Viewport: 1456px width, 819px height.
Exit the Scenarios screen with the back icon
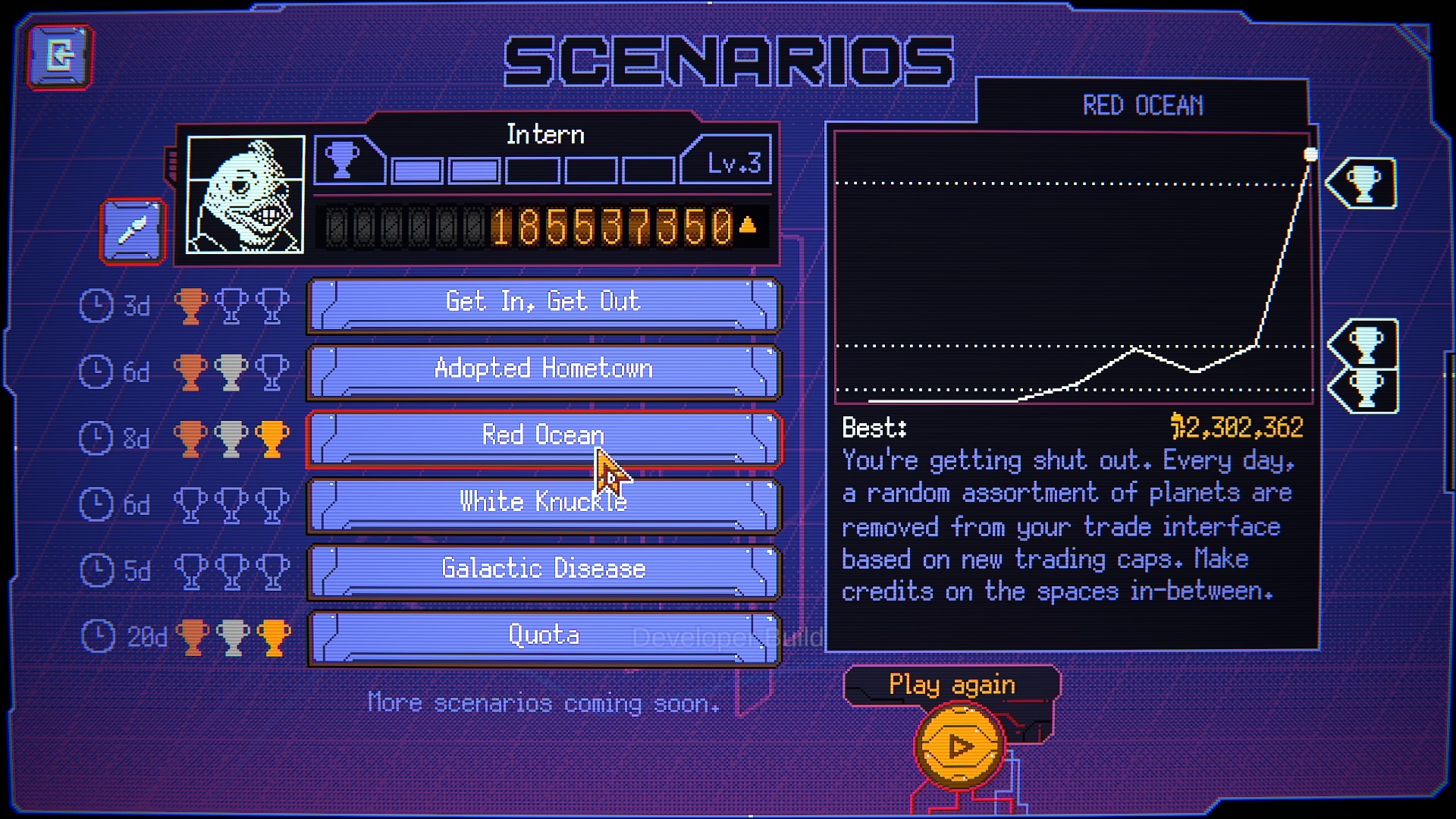pos(61,57)
